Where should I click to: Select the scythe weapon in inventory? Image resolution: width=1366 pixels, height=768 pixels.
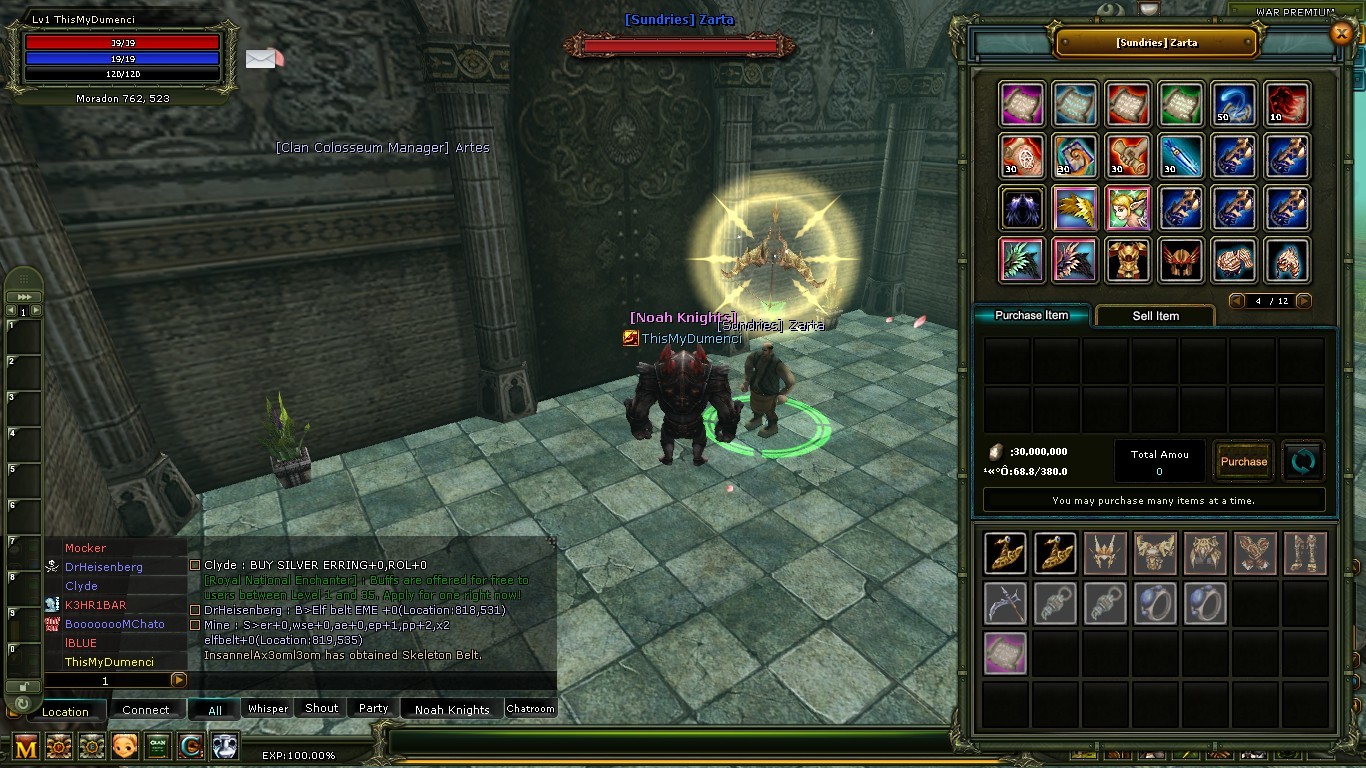1005,604
